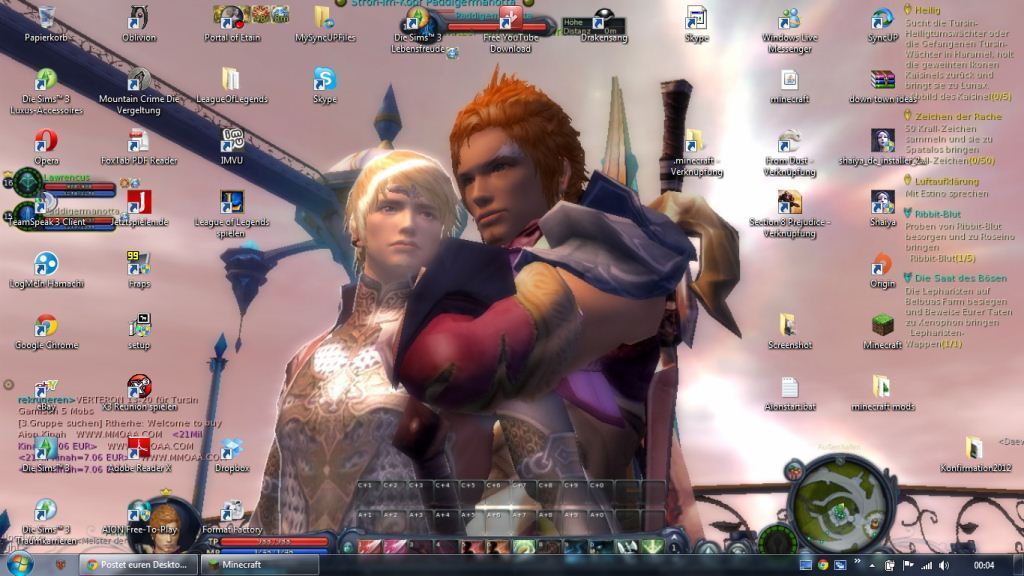Switch to the Minecraft taskbar window
This screenshot has height=576, width=1024.
click(248, 565)
